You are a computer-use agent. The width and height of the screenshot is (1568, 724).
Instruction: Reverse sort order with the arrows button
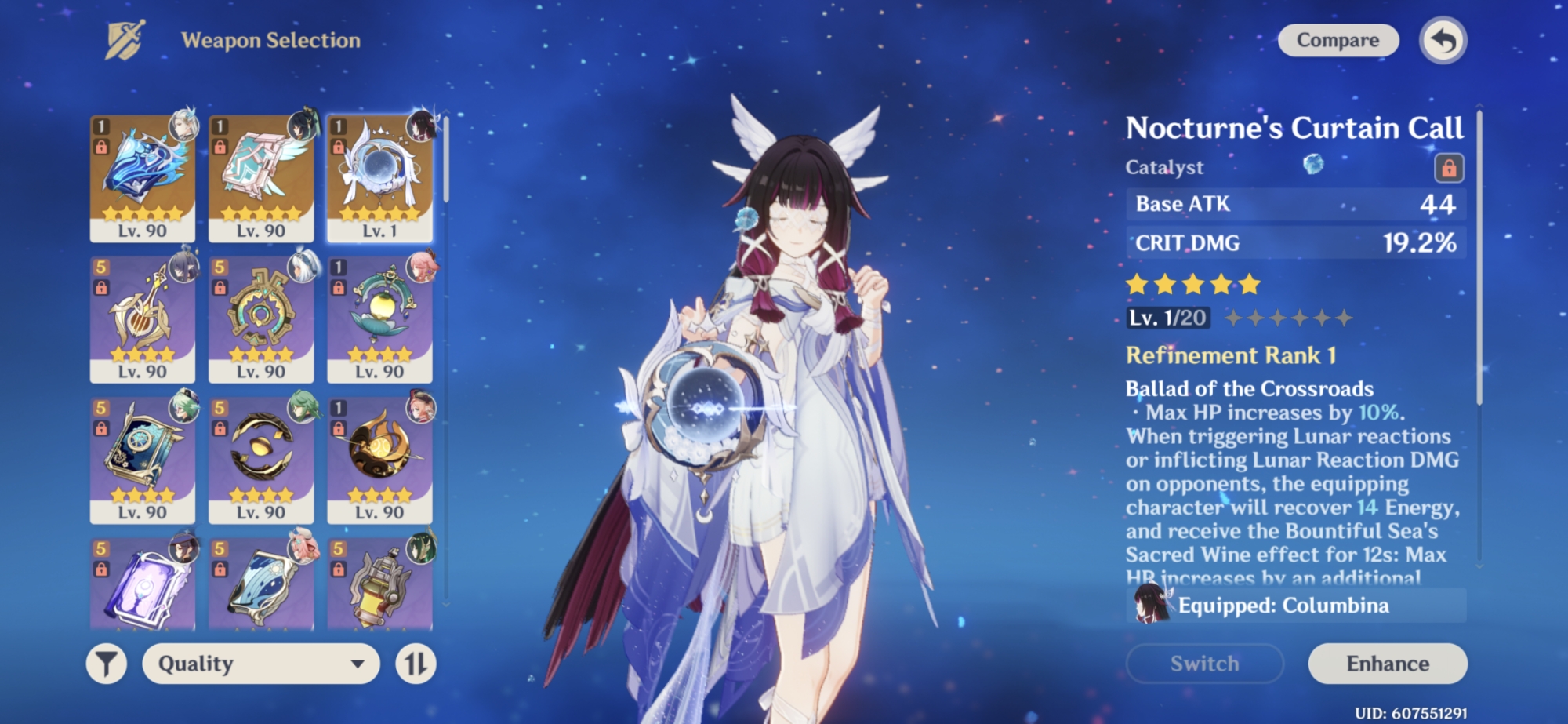(416, 664)
